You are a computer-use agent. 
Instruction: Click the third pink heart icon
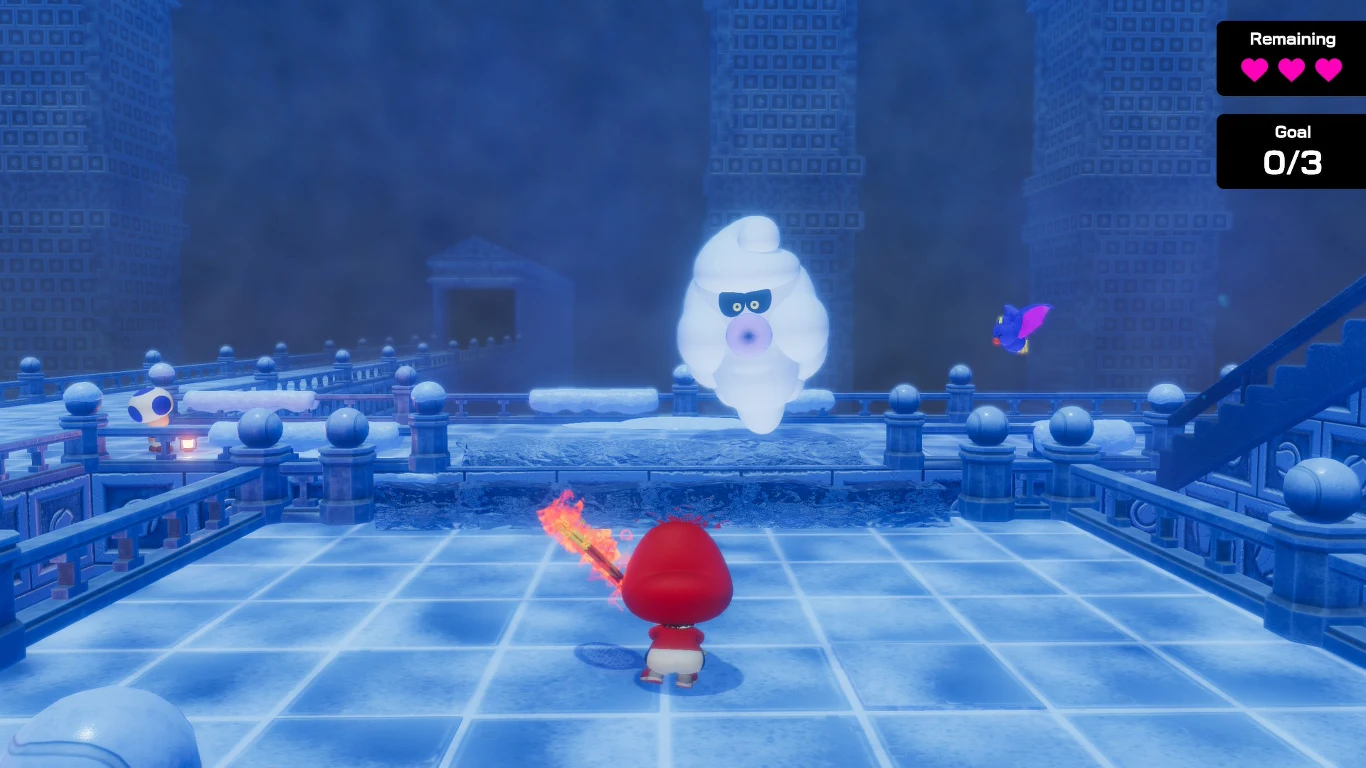click(1331, 71)
